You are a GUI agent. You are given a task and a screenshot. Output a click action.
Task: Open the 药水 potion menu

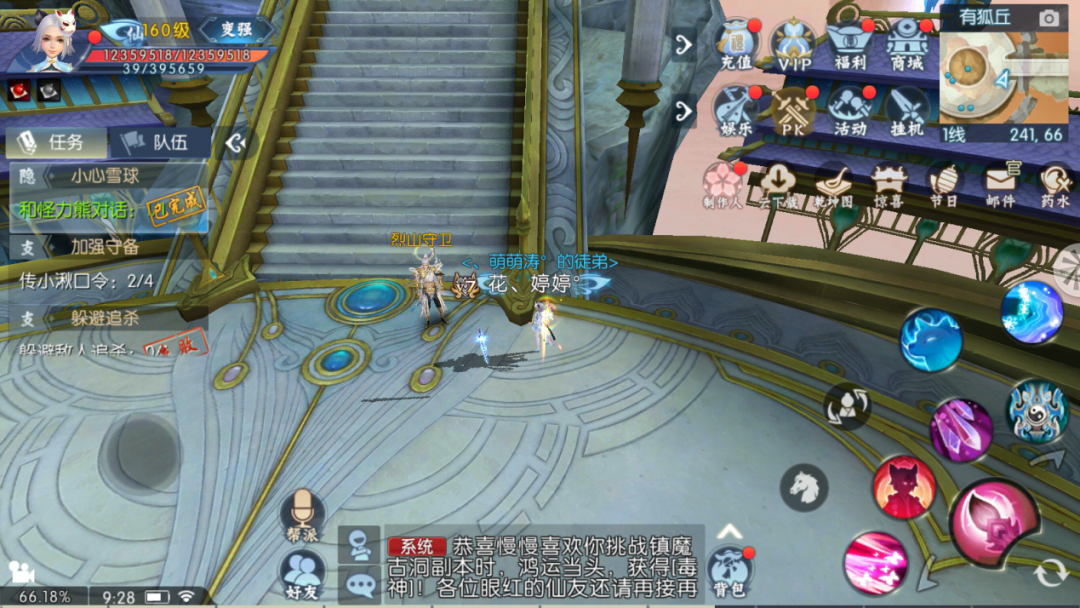click(1055, 185)
